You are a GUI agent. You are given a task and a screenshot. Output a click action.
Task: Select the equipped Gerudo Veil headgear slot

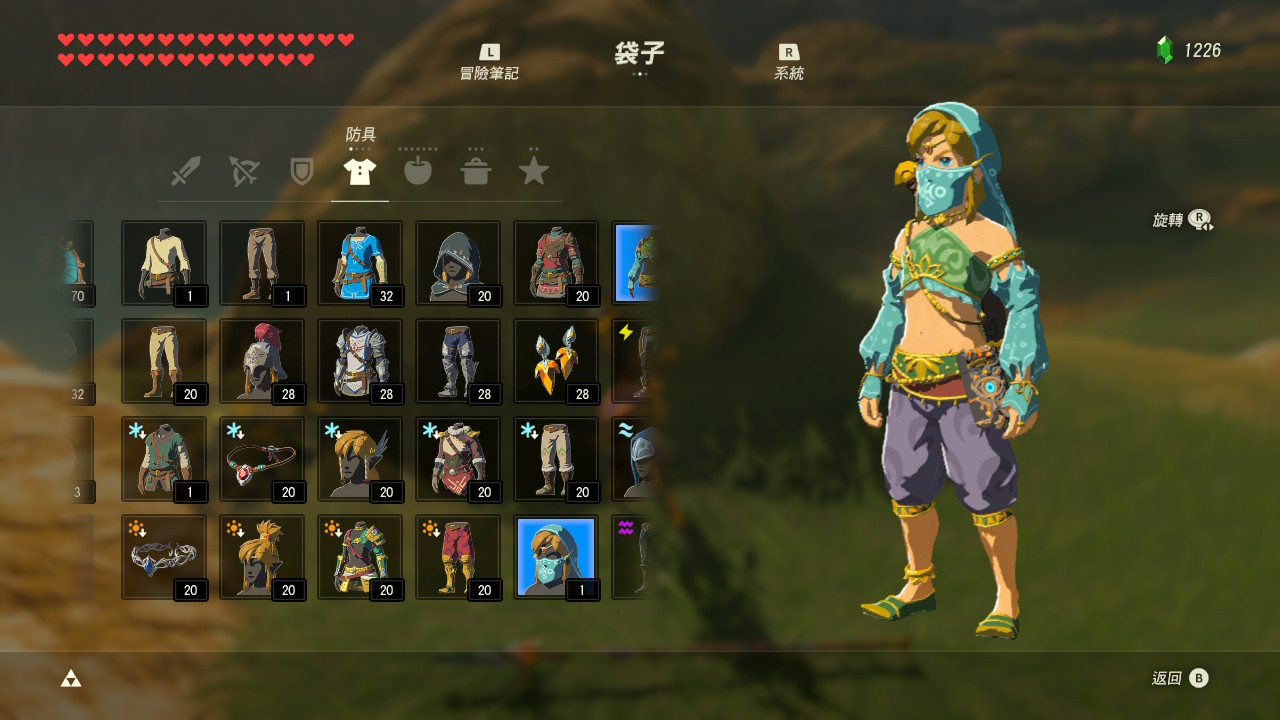[556, 557]
